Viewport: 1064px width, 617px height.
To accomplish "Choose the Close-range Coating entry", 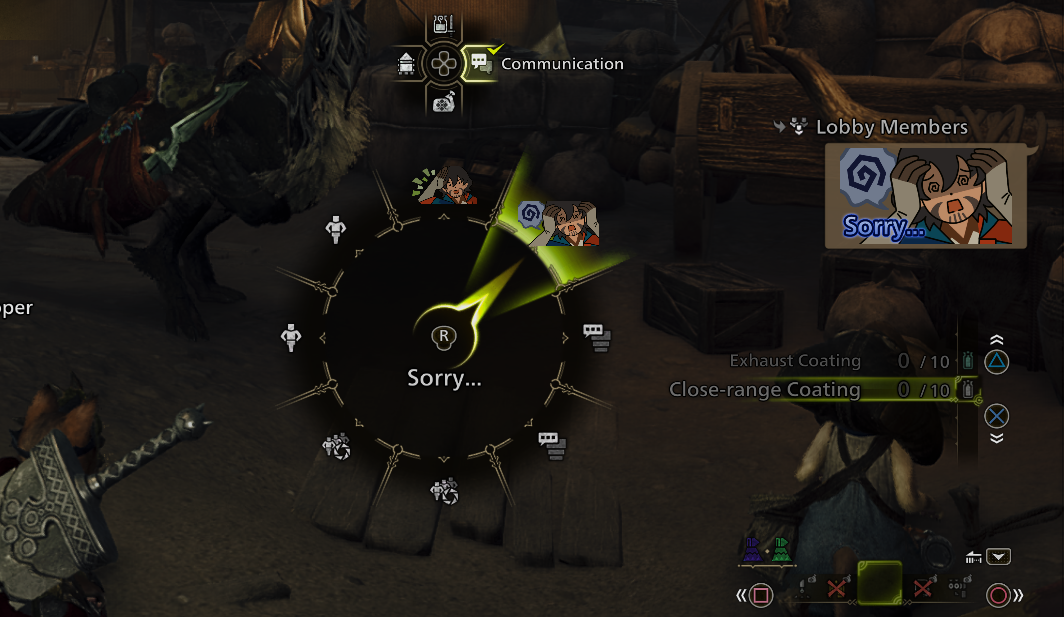I will click(x=765, y=390).
